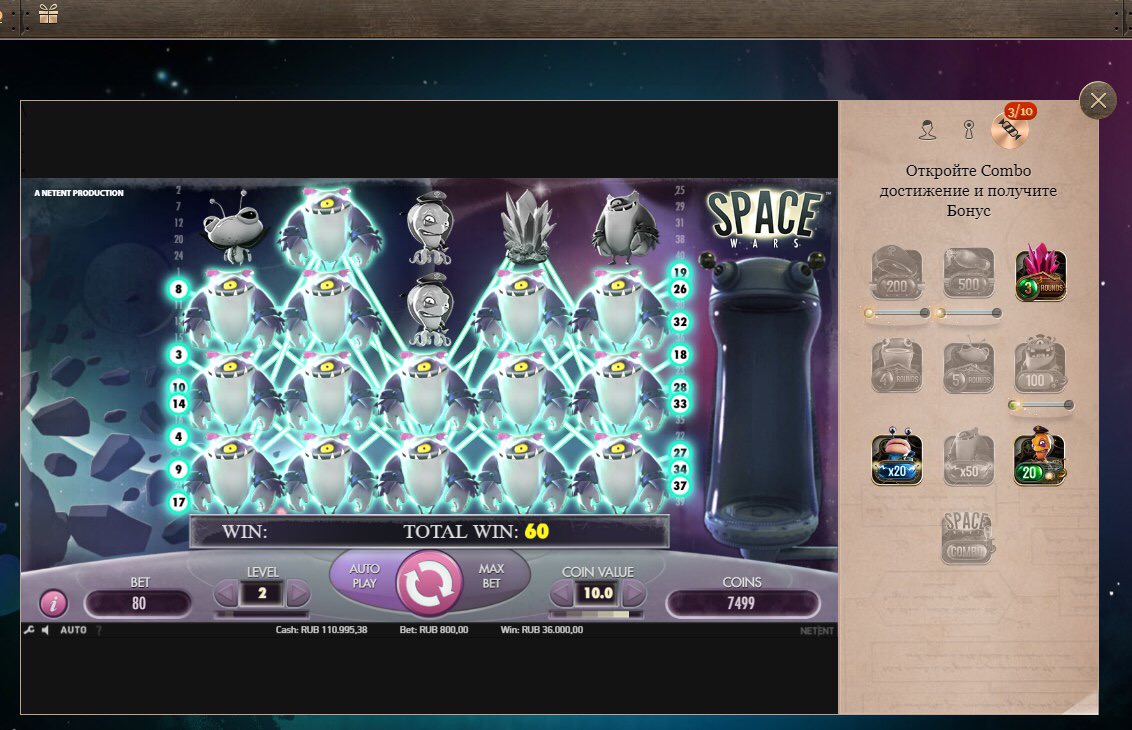The width and height of the screenshot is (1132, 730).
Task: Open the pink info paytable button
Action: coord(53,603)
